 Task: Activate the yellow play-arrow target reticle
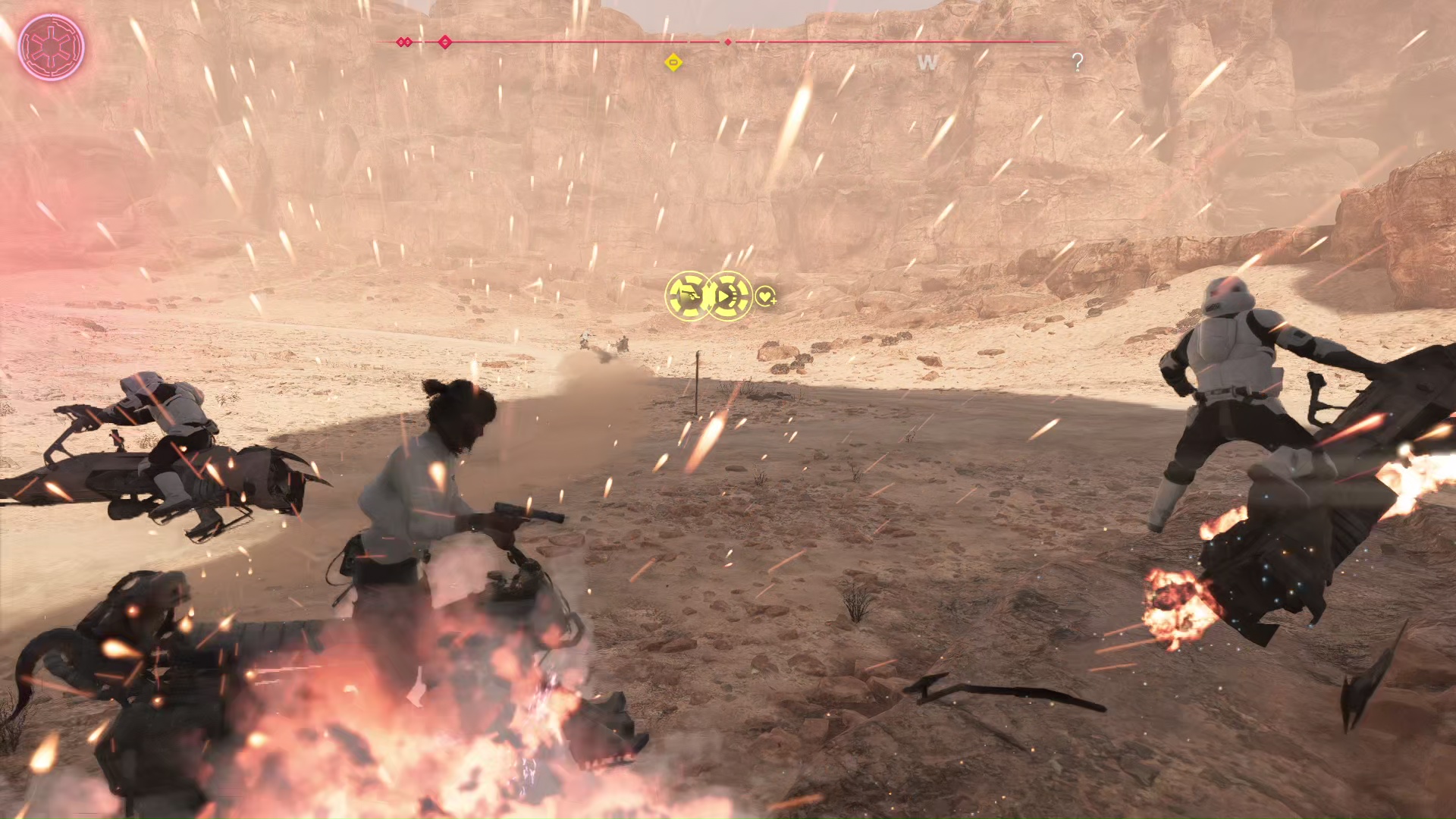click(729, 296)
